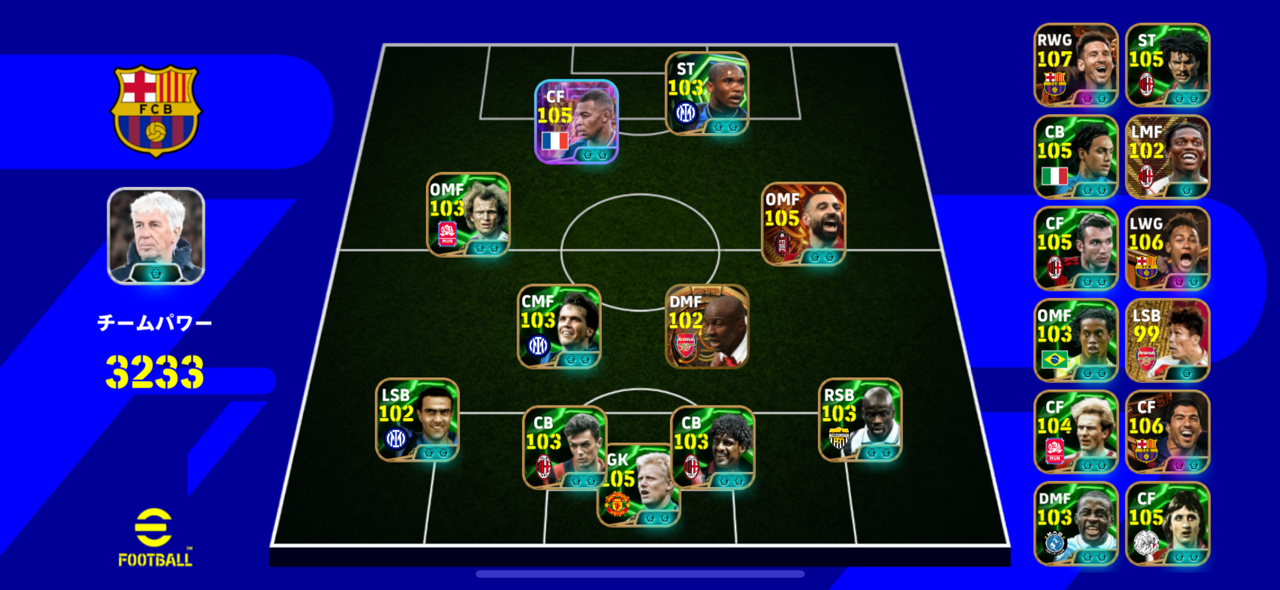Screen dimensions: 1280x590
Task: Select the RWG 107 substitute card
Action: tap(1076, 64)
